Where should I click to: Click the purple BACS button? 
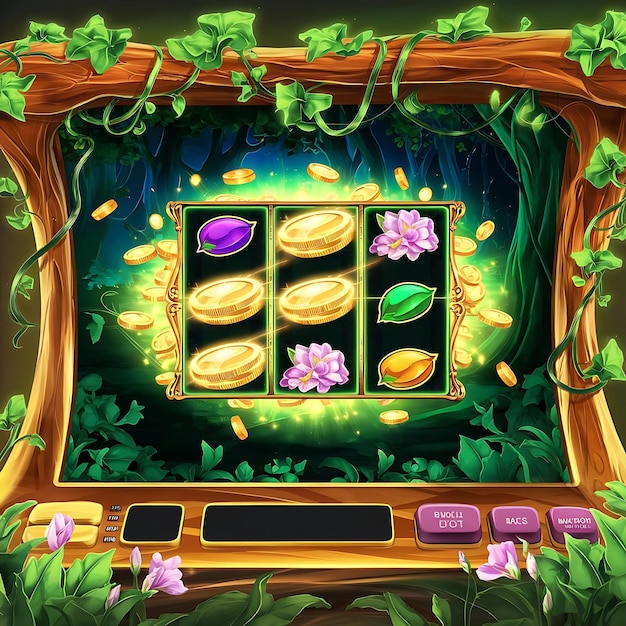pos(515,522)
